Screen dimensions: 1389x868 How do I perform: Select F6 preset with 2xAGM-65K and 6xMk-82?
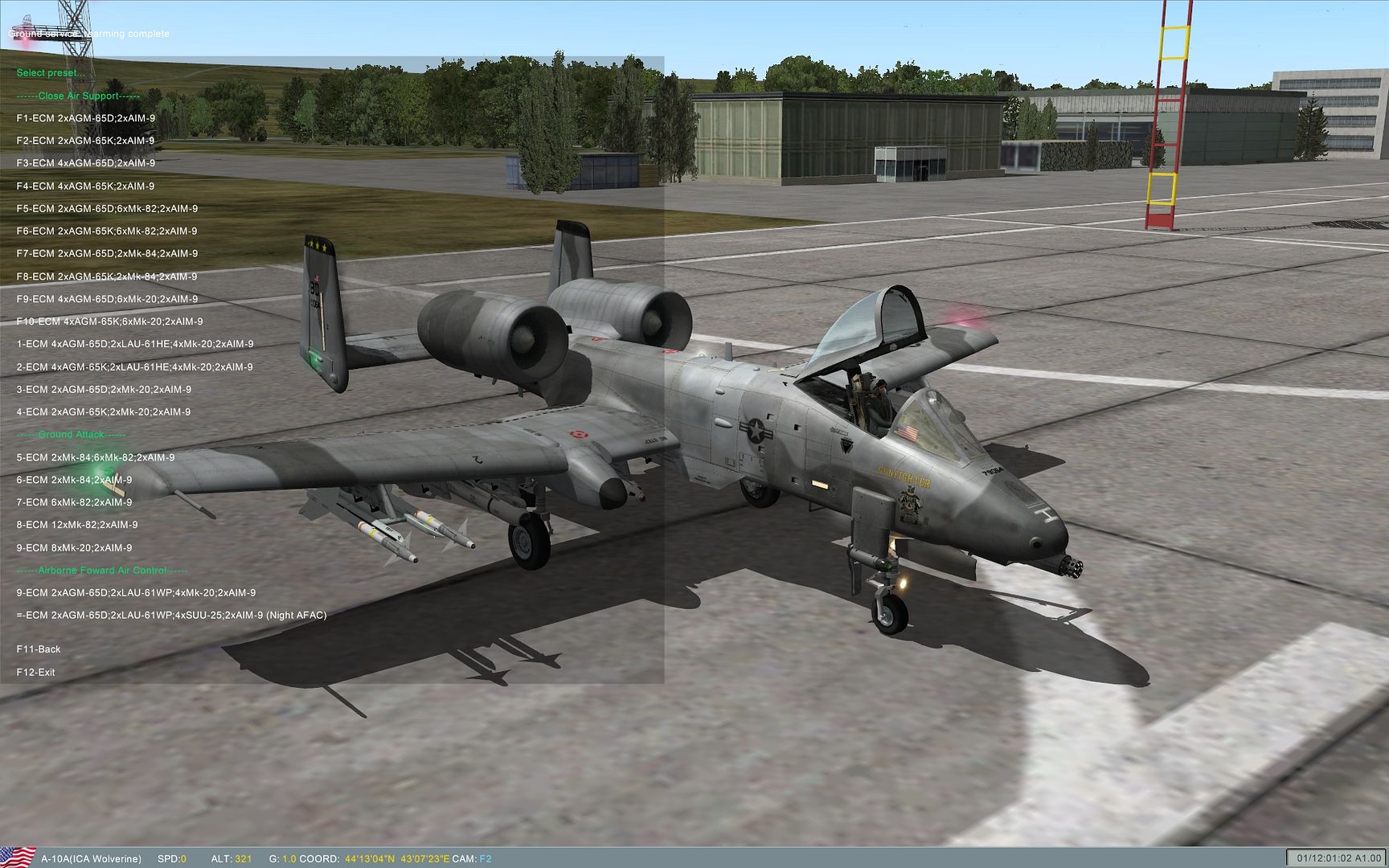[107, 231]
